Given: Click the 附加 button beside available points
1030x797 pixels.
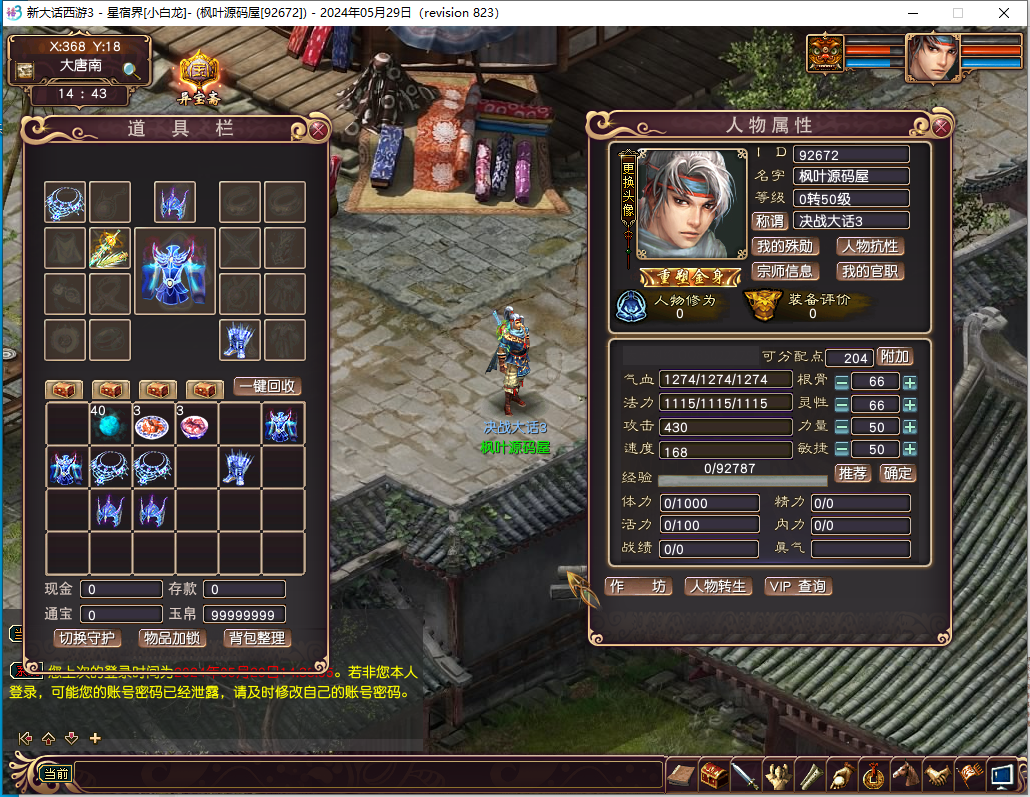Looking at the screenshot, I should pyautogui.click(x=895, y=357).
